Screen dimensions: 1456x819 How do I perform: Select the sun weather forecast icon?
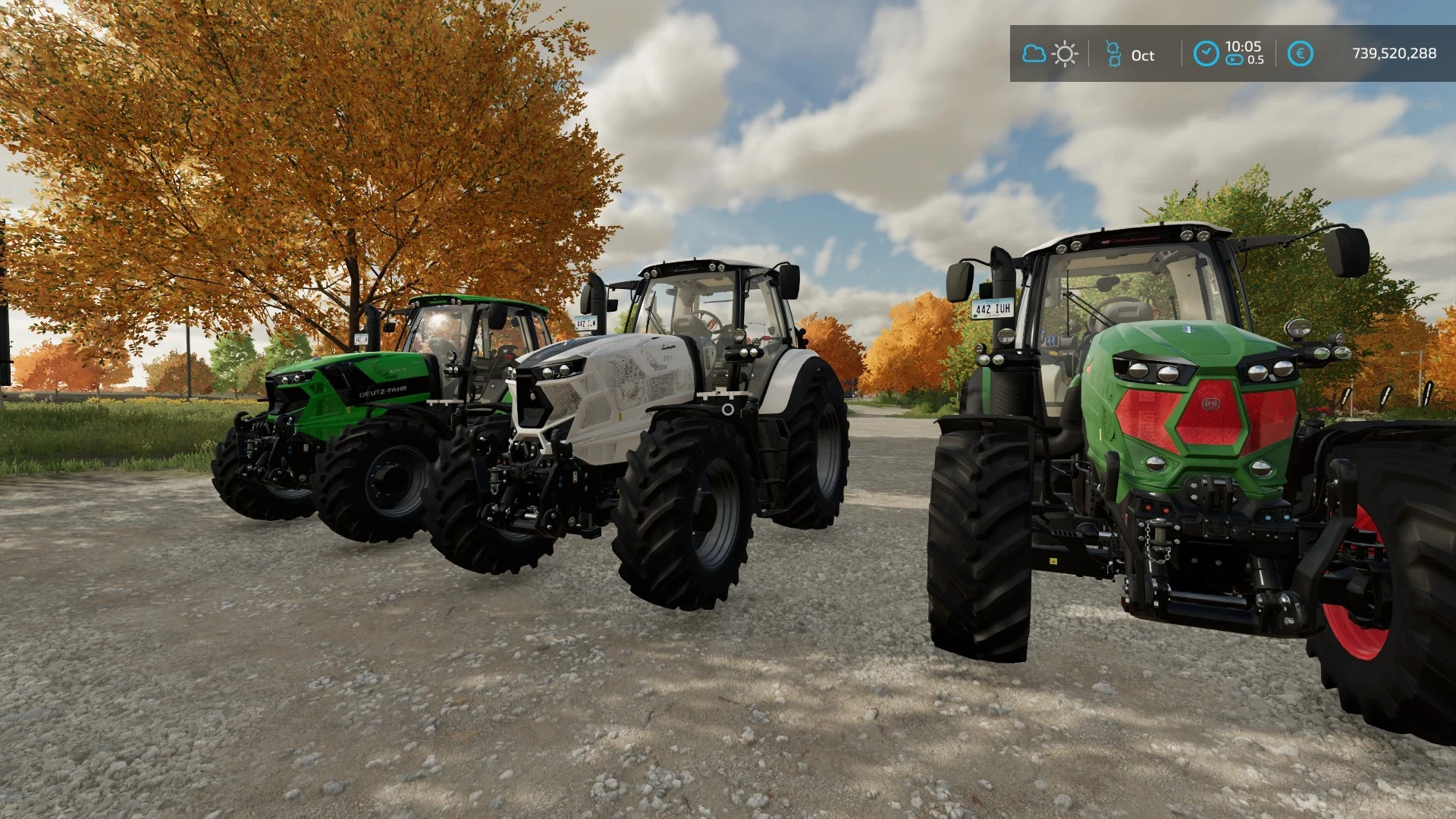pos(1065,53)
